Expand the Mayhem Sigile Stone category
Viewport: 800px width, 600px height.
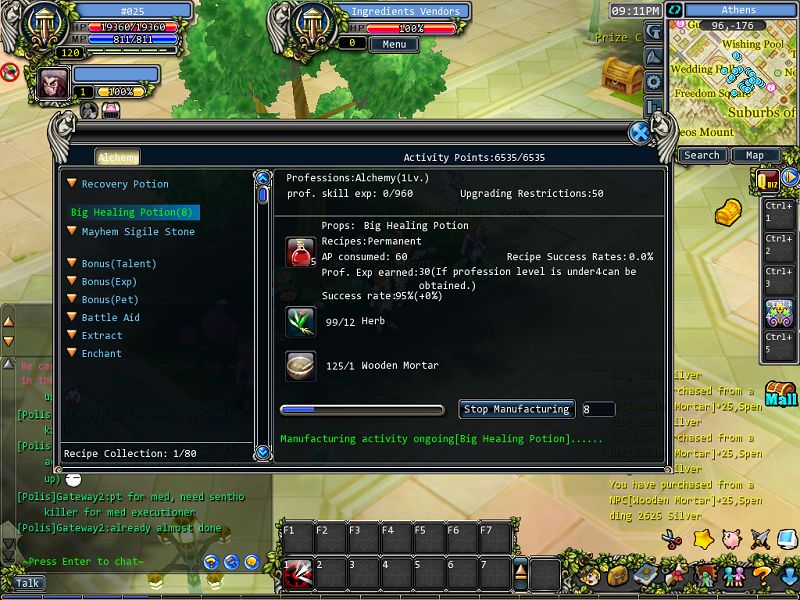[72, 232]
